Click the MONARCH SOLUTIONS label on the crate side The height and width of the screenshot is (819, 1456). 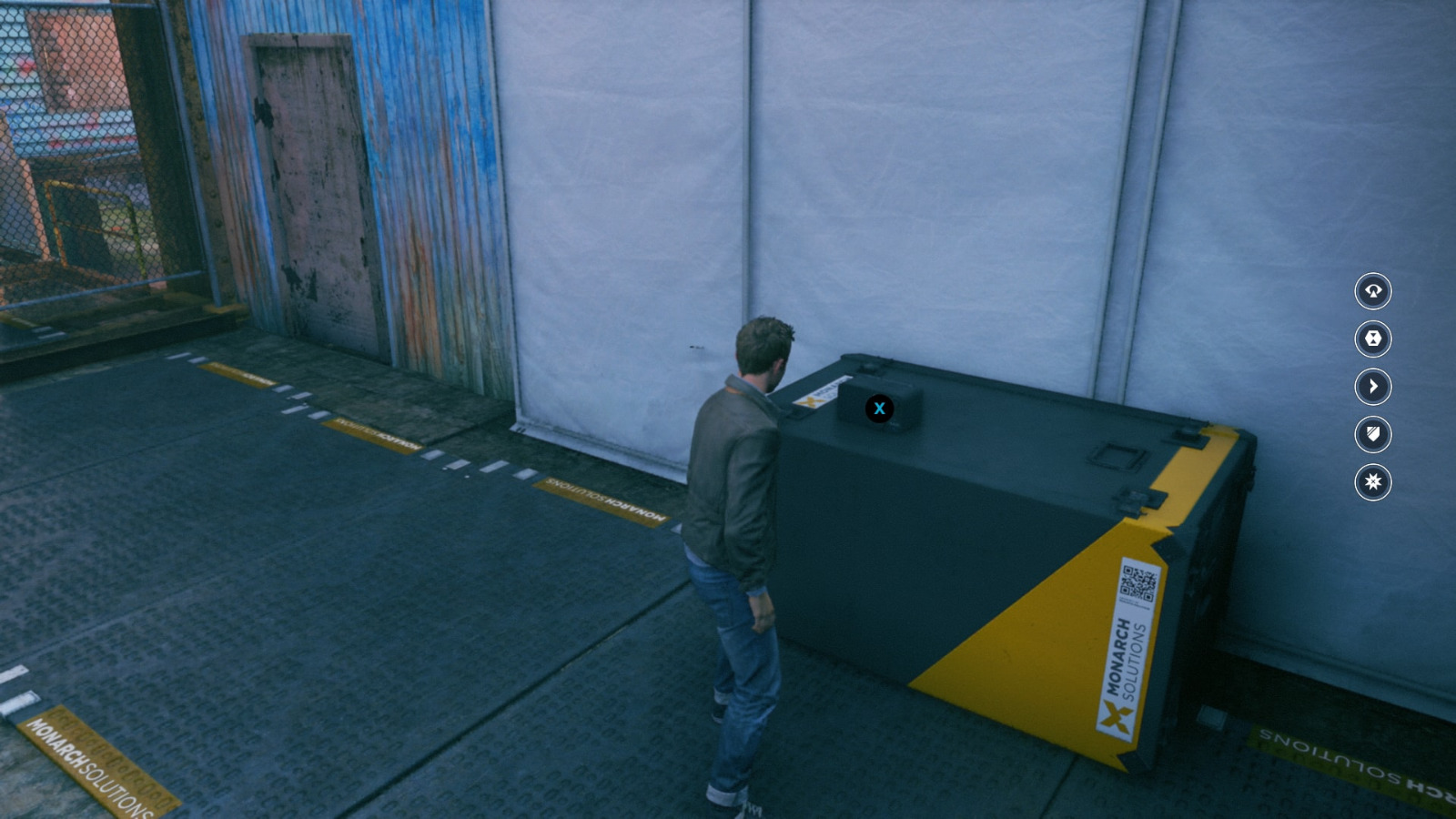1126,657
